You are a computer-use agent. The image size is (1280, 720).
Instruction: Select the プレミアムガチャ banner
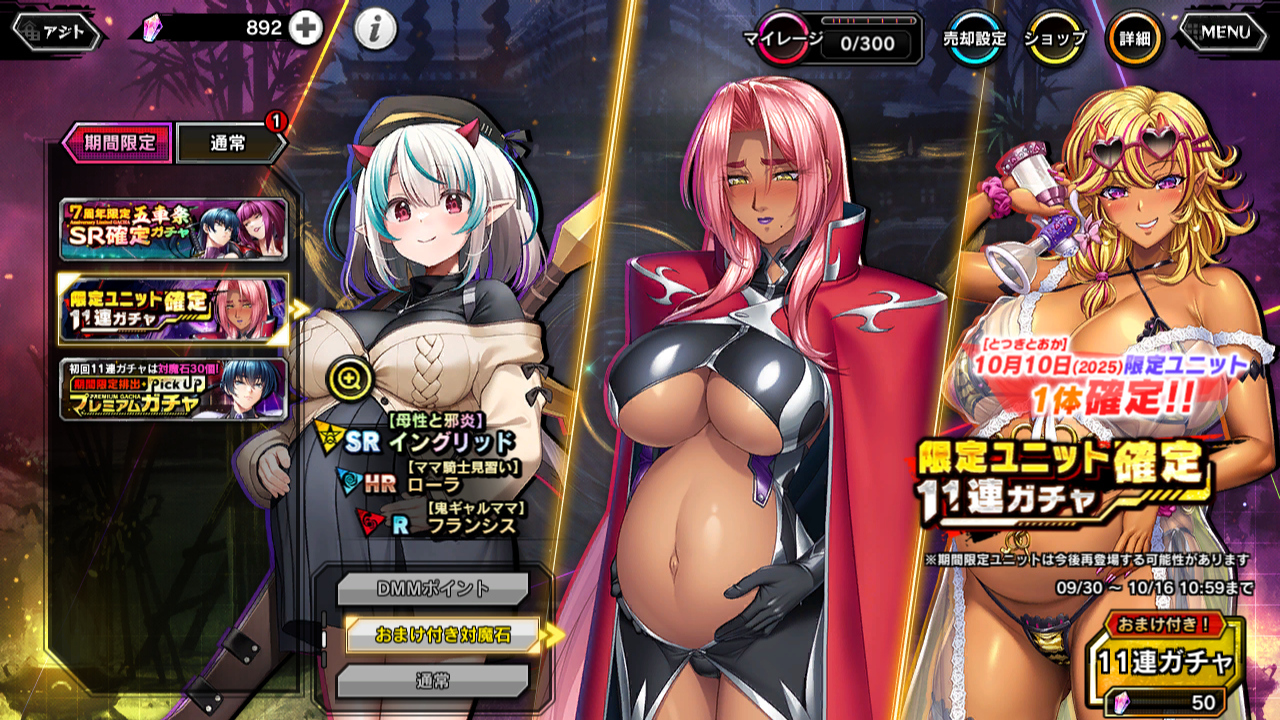pos(173,389)
